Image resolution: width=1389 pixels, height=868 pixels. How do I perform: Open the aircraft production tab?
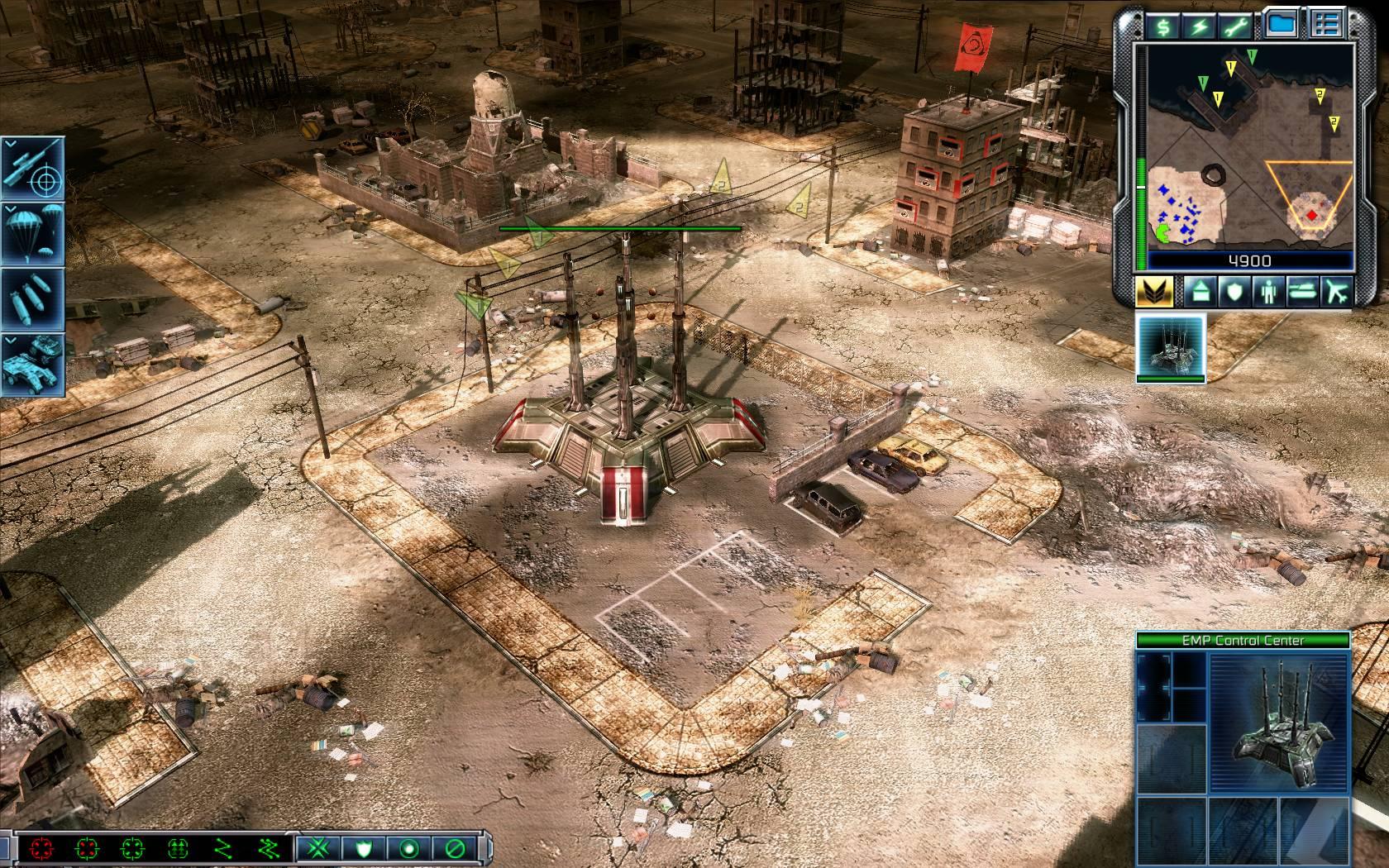tap(1335, 291)
